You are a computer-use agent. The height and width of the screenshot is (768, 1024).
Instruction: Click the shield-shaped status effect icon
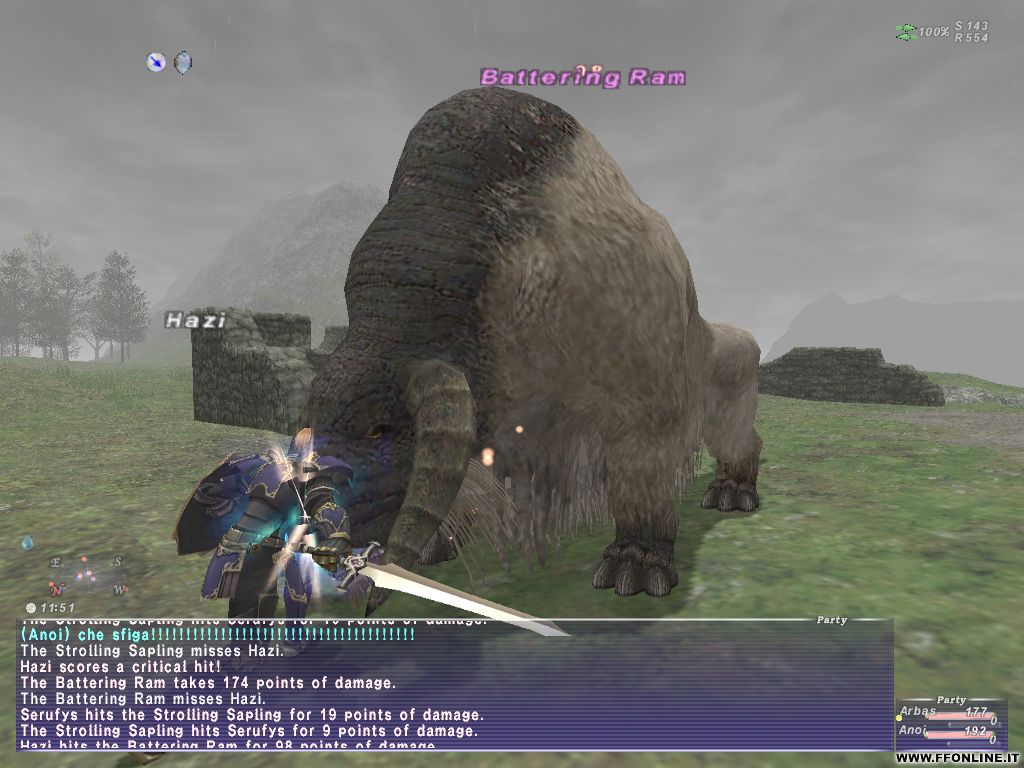[x=182, y=62]
